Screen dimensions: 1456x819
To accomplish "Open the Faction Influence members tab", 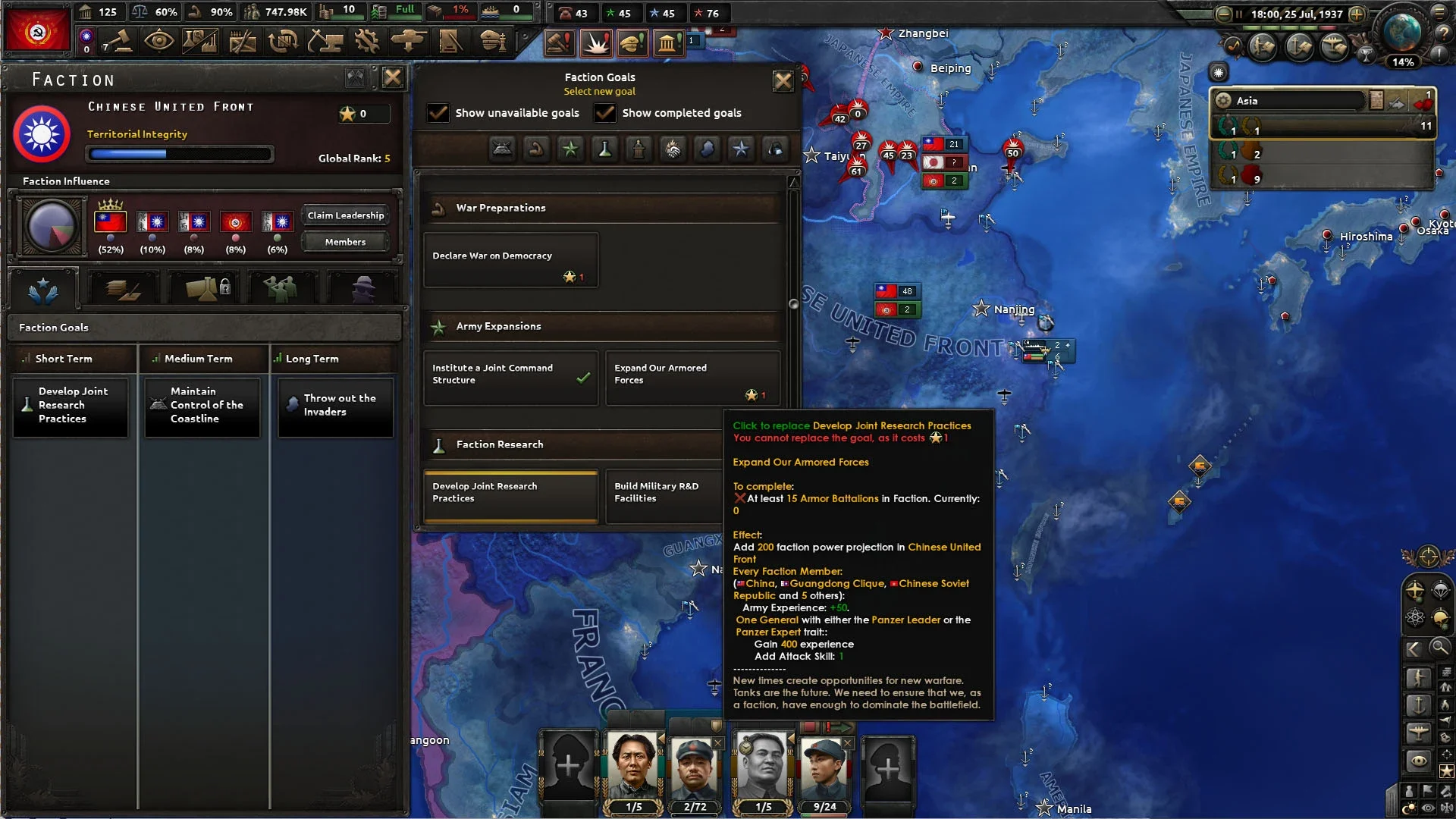I will click(345, 242).
